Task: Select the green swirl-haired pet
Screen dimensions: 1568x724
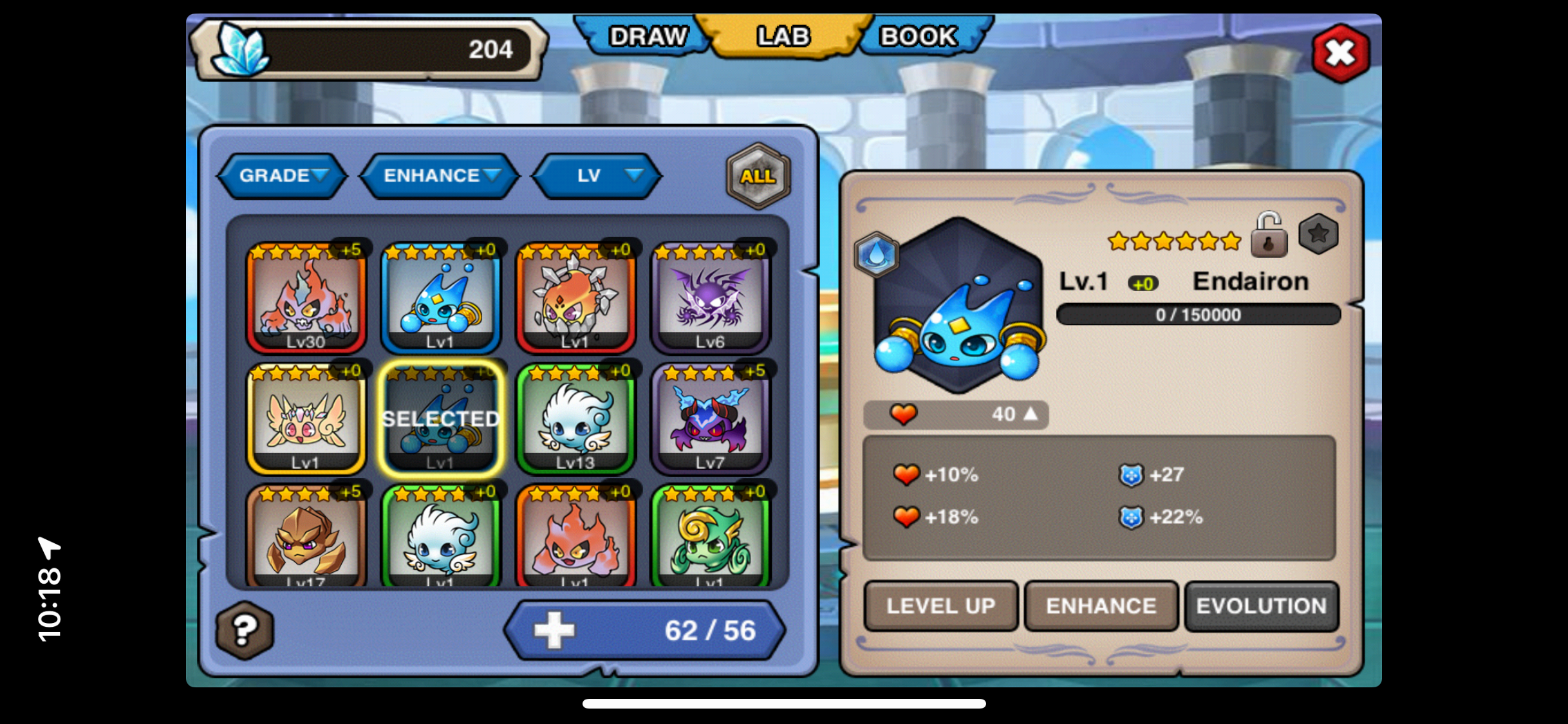Action: click(711, 538)
